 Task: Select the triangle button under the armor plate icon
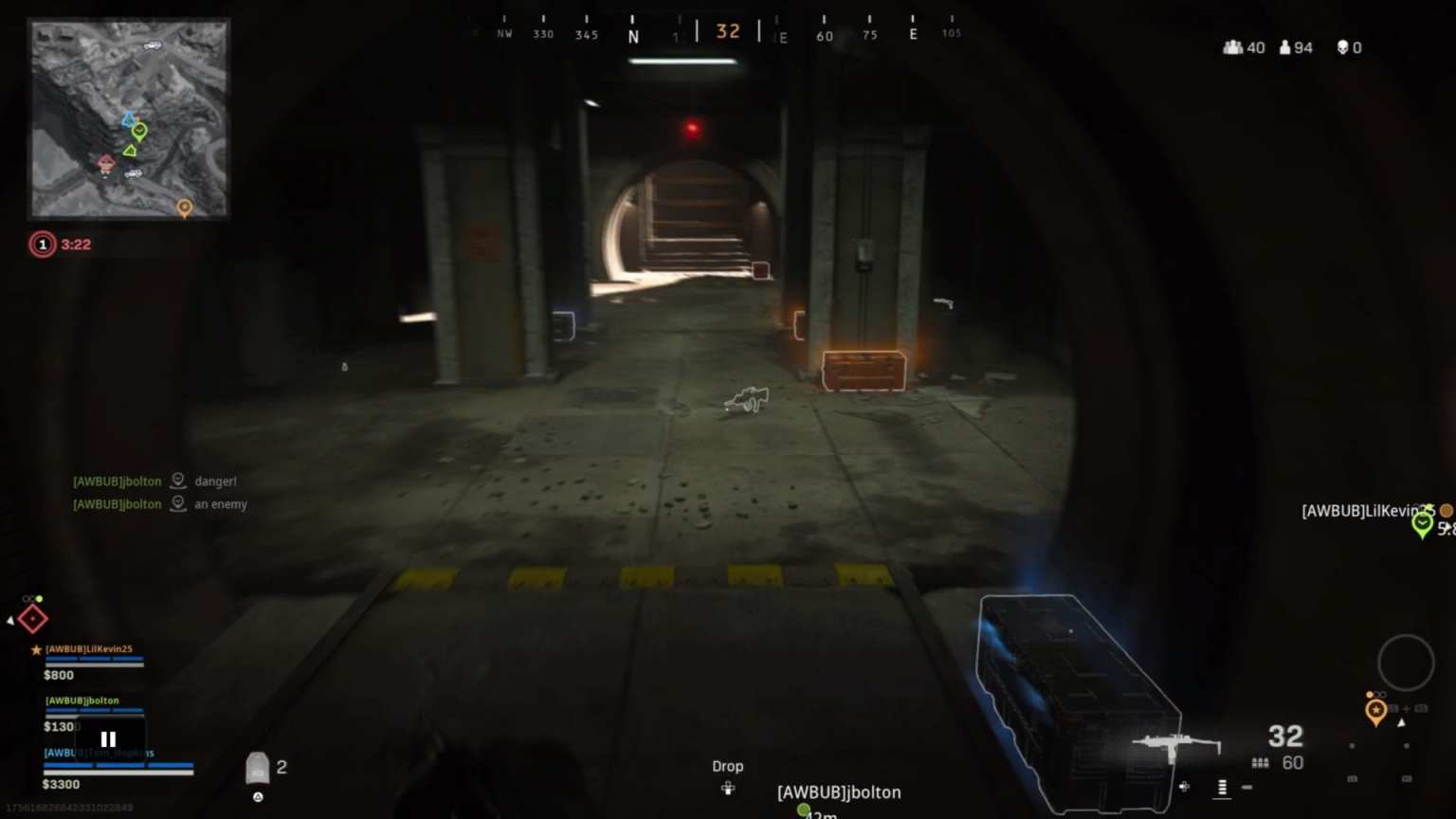pos(258,799)
